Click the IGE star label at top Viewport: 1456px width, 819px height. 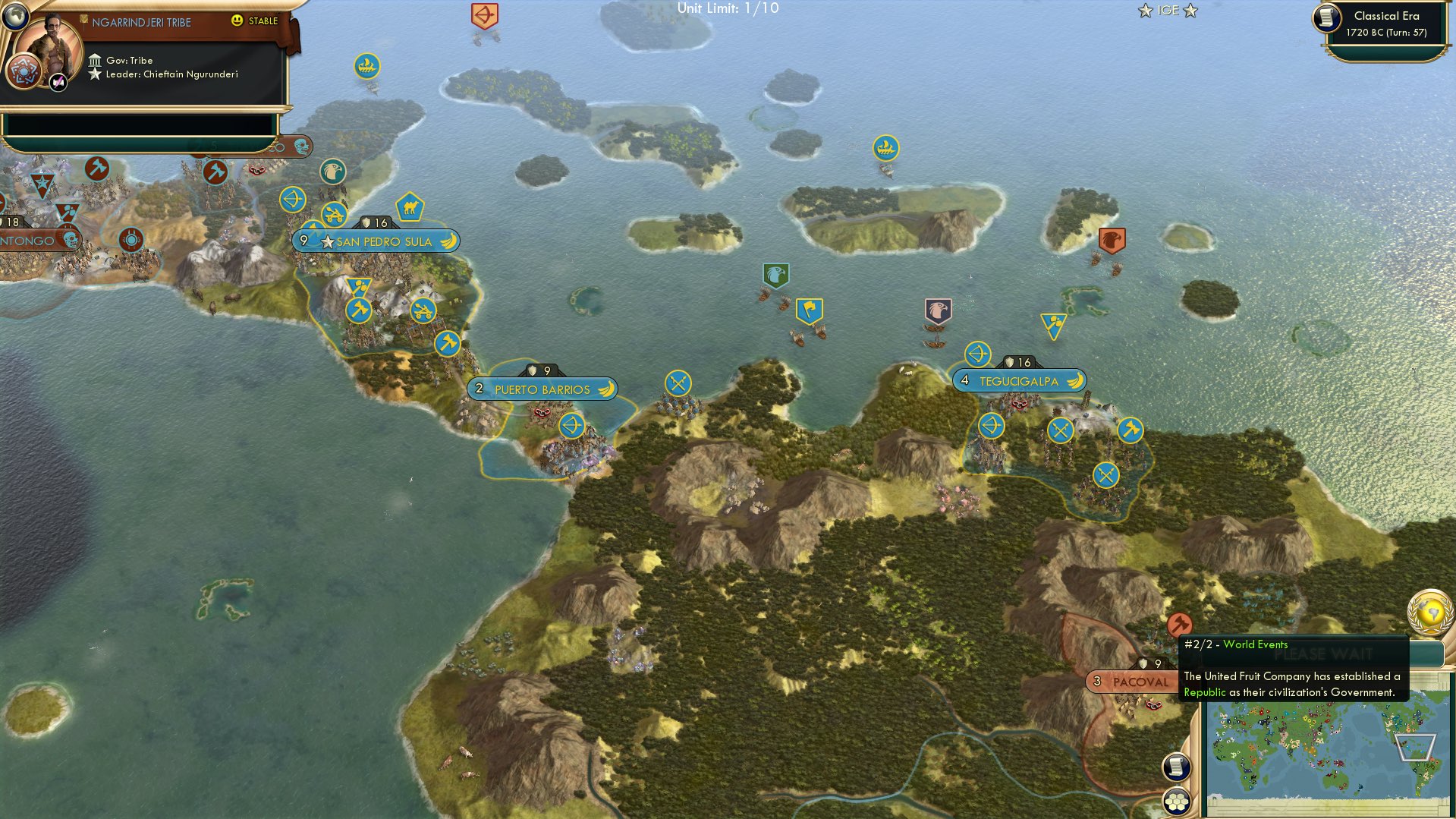coord(1167,10)
